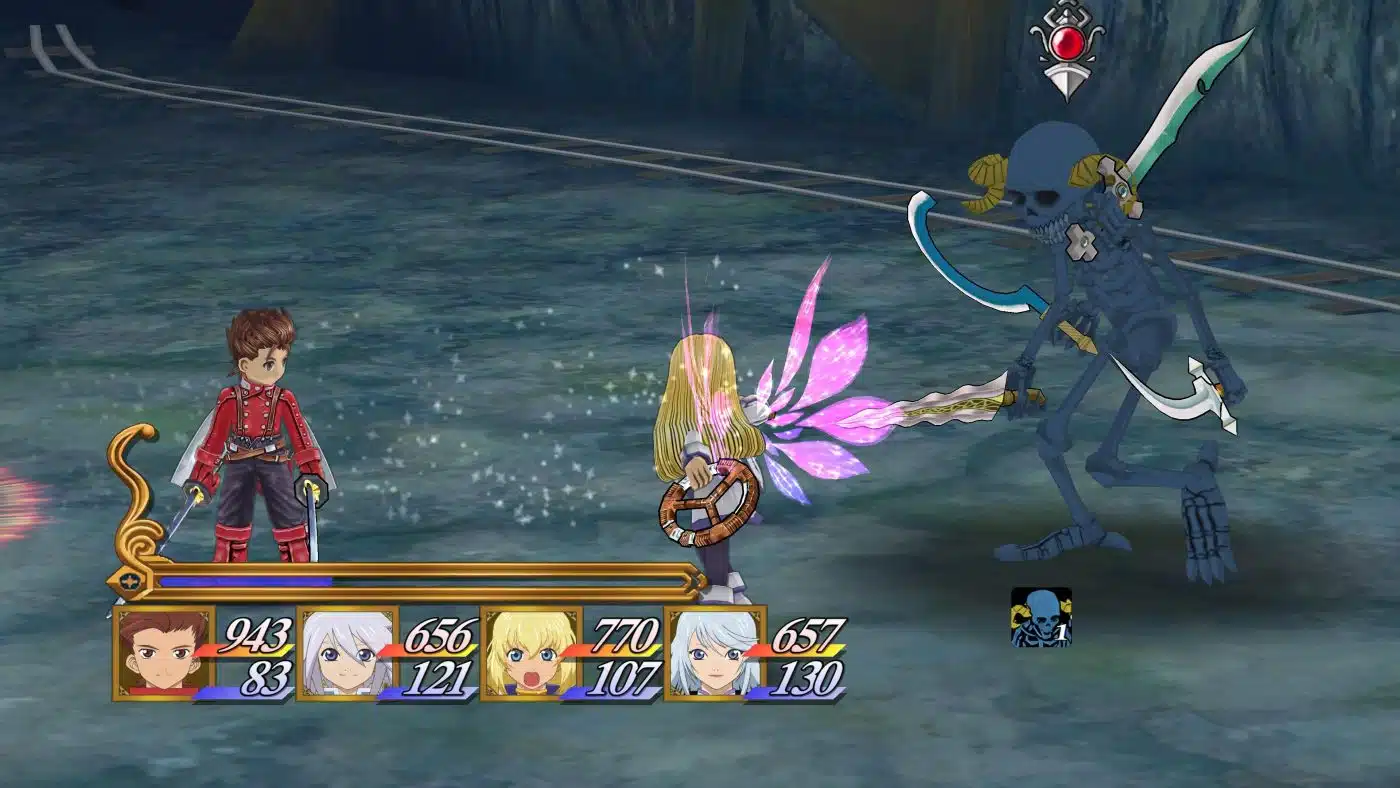This screenshot has height=788, width=1400.
Task: Pick the pale-blue-haired portrait with 657 HP
Action: (714, 653)
